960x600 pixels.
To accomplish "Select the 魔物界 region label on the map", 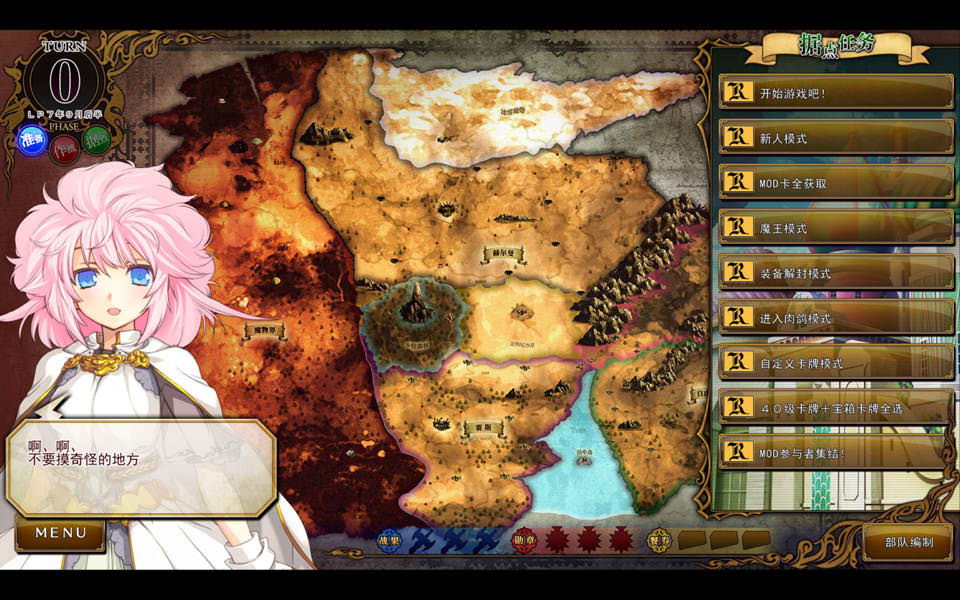I will tap(264, 329).
